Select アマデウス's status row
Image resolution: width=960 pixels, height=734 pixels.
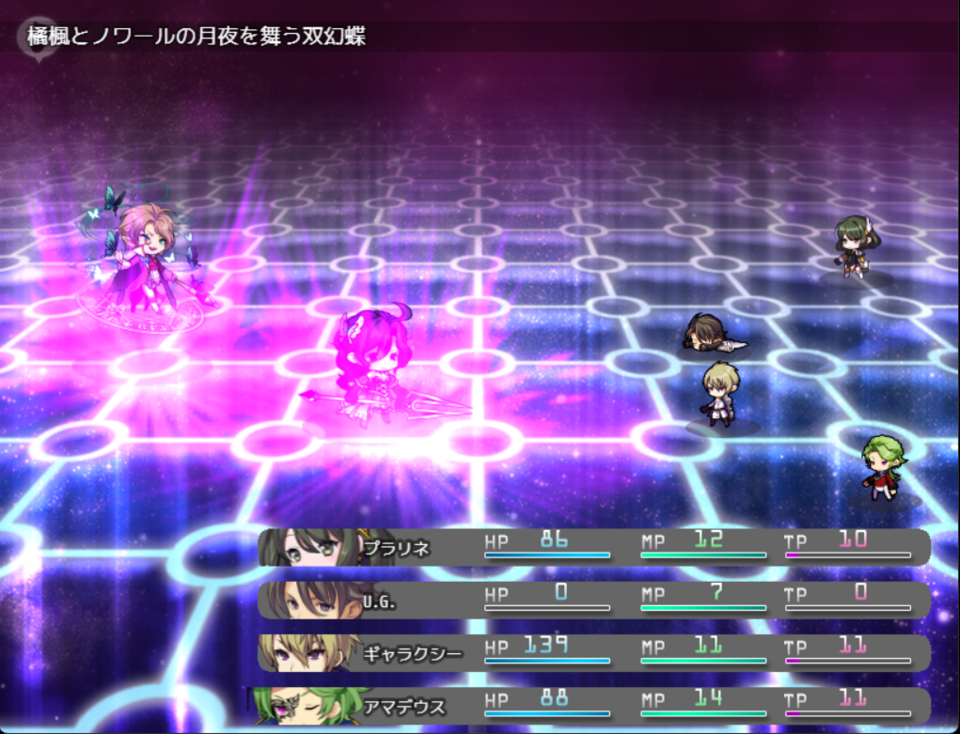tap(594, 706)
